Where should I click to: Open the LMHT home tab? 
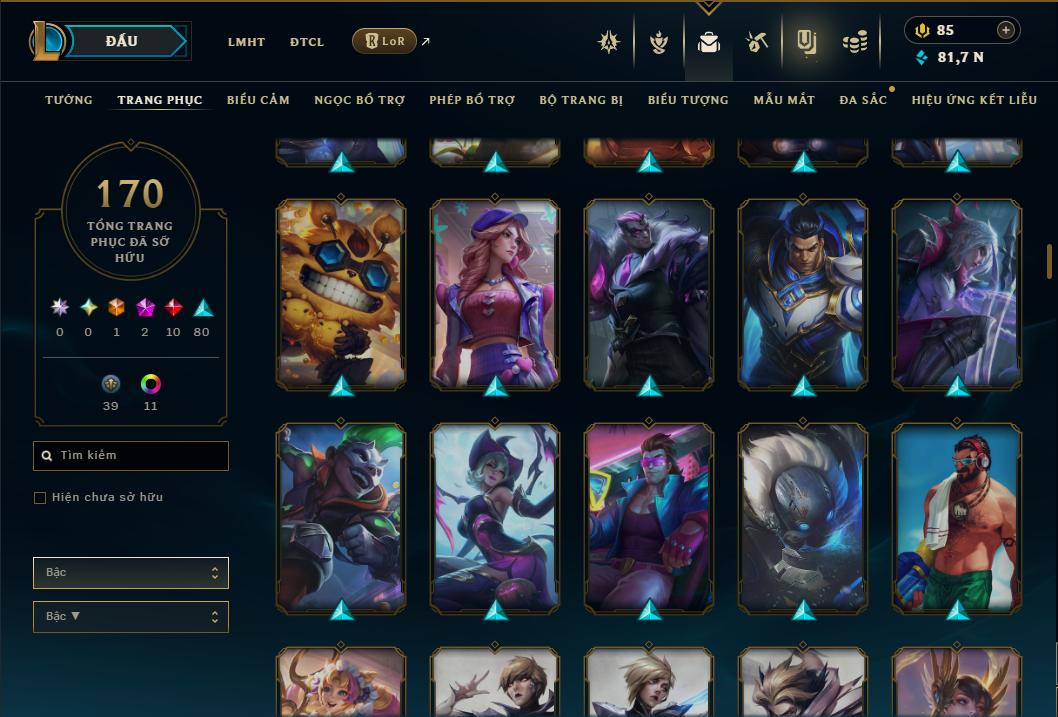point(246,42)
